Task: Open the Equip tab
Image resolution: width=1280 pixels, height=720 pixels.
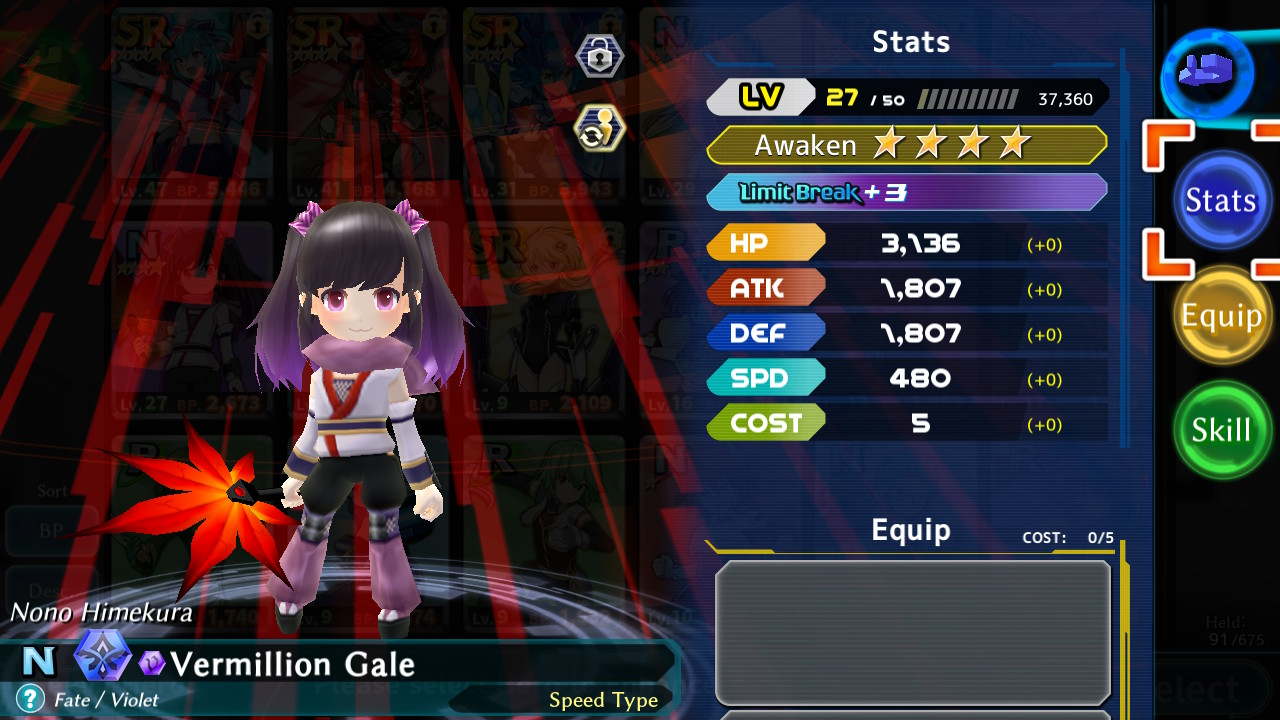Action: point(1220,316)
